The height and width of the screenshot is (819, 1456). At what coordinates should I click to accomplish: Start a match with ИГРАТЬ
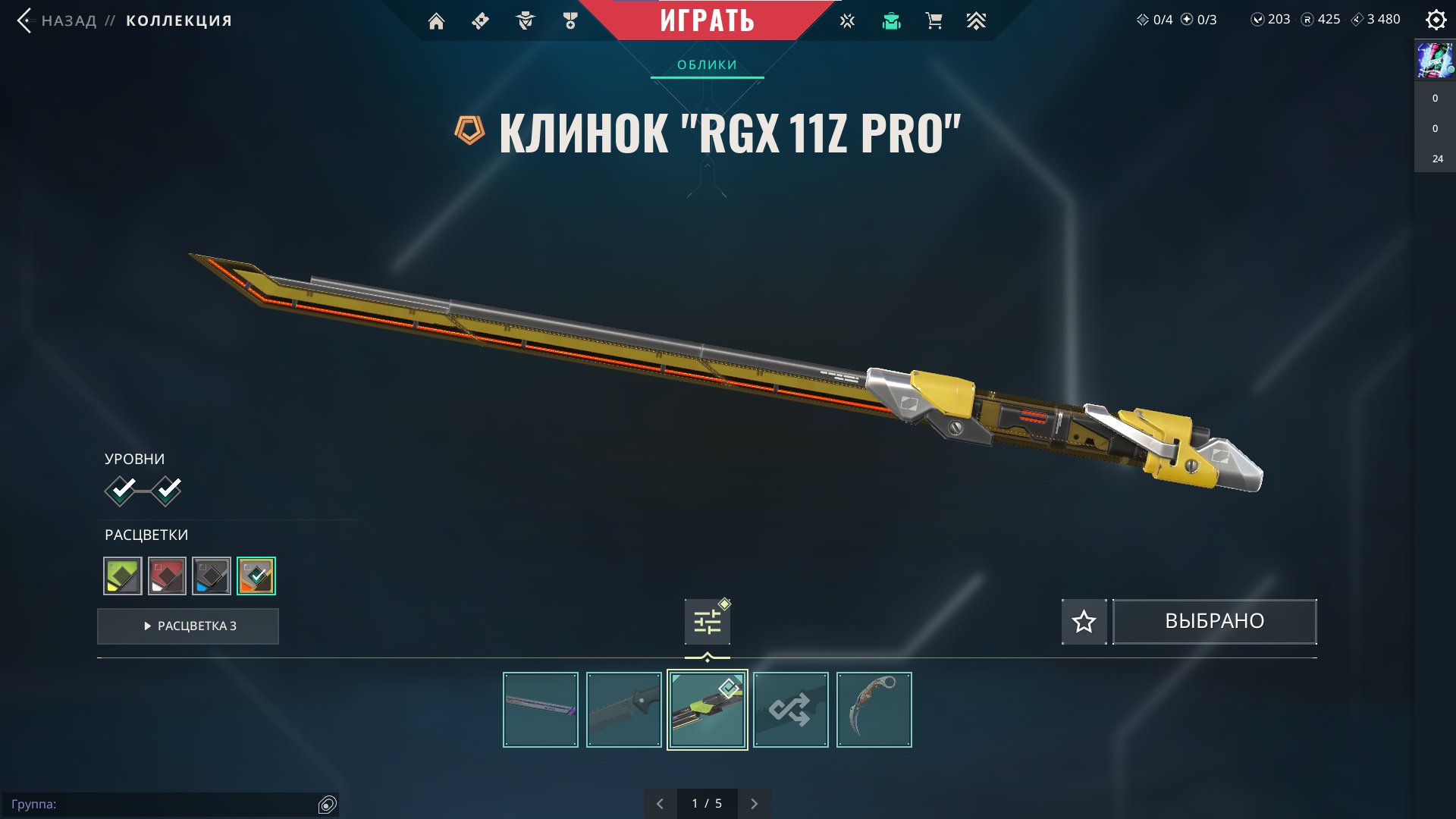707,20
